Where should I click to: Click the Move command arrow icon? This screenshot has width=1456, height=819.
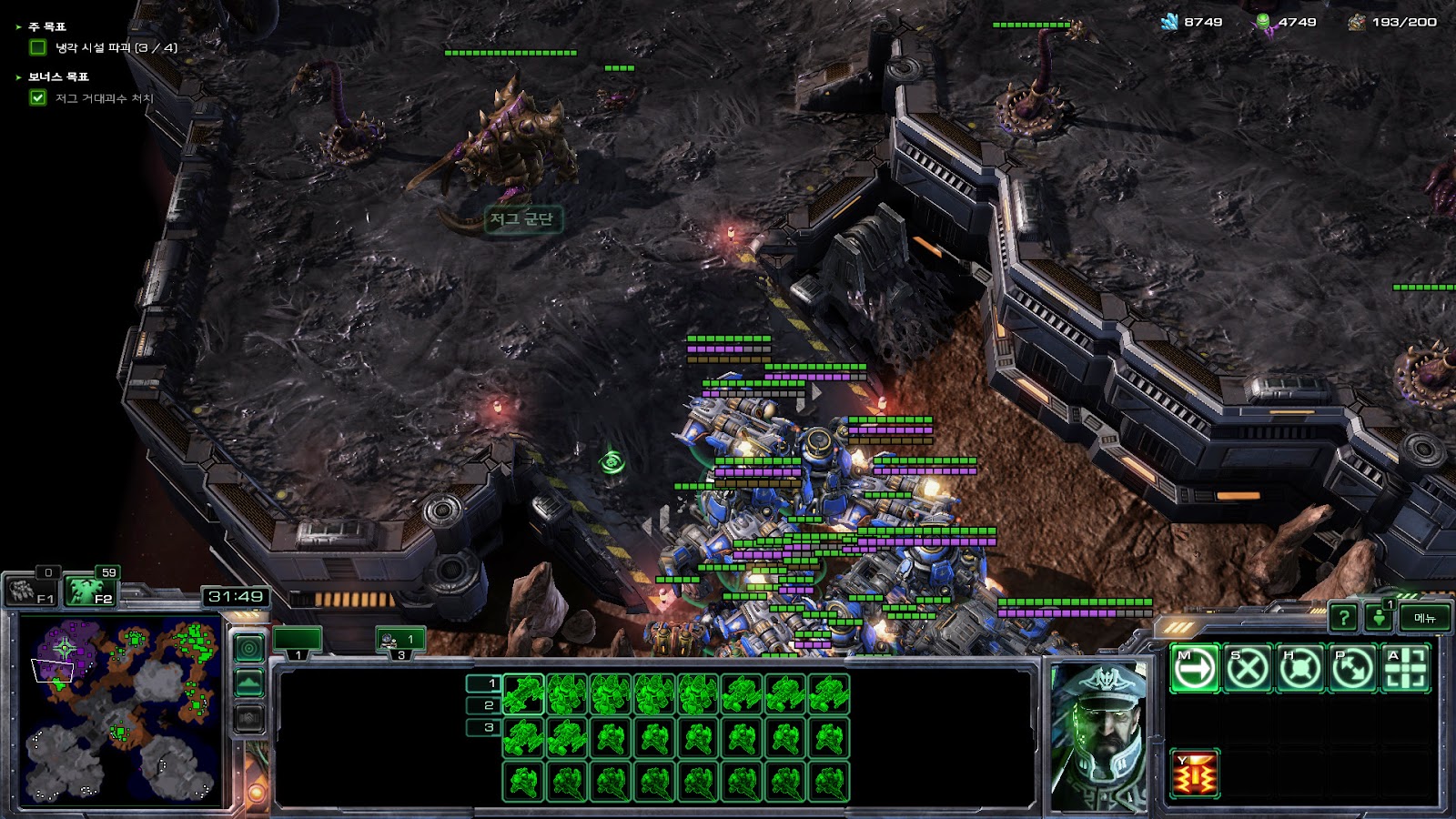pyautogui.click(x=1194, y=669)
